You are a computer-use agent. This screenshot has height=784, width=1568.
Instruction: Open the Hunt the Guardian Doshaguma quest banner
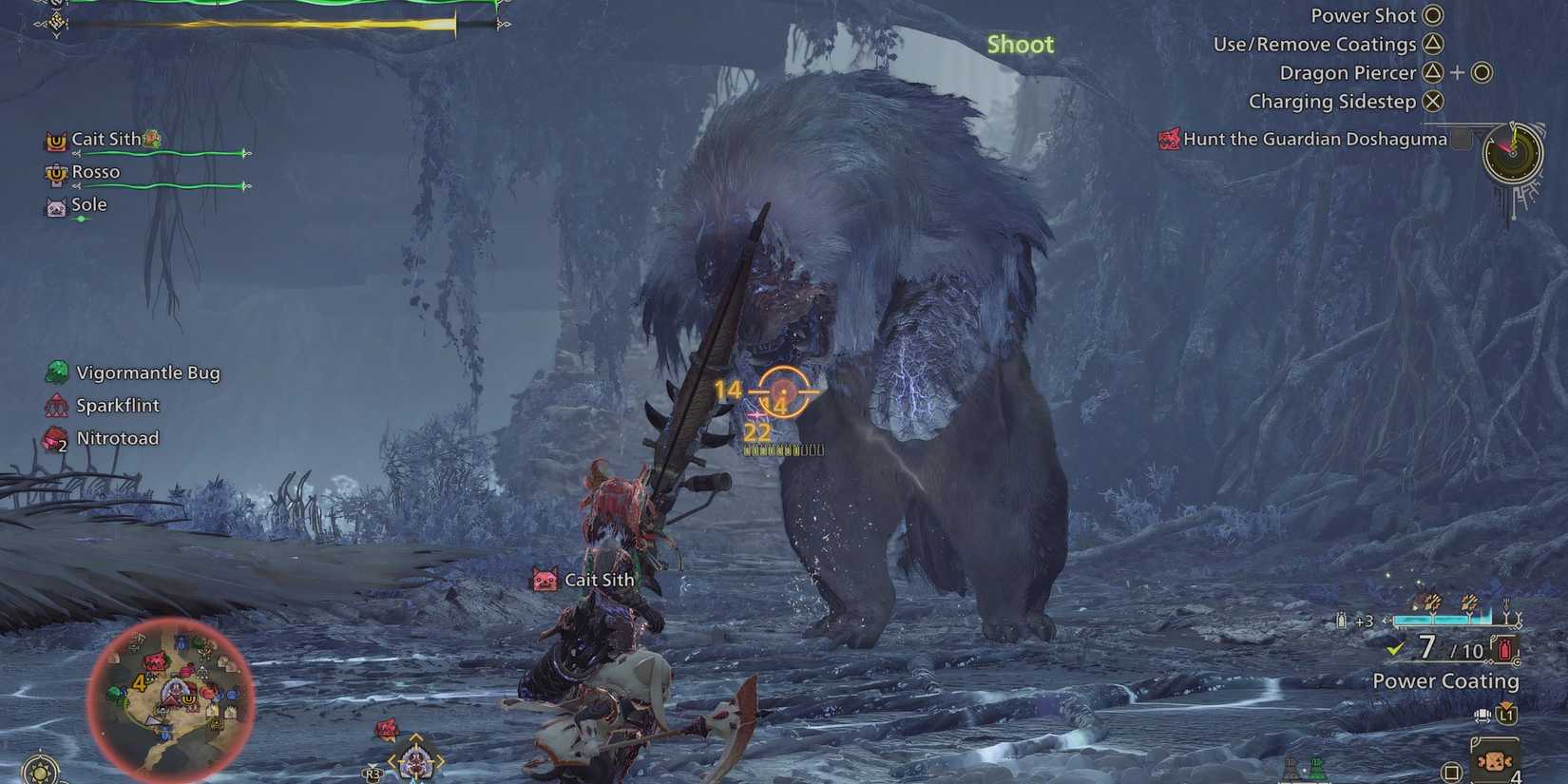click(x=1314, y=139)
